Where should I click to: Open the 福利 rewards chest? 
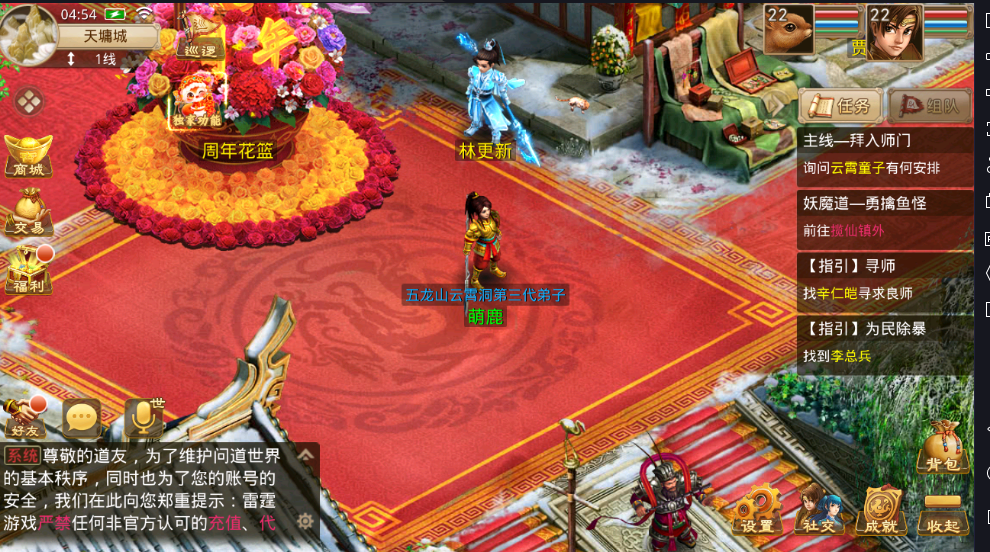[x=27, y=270]
